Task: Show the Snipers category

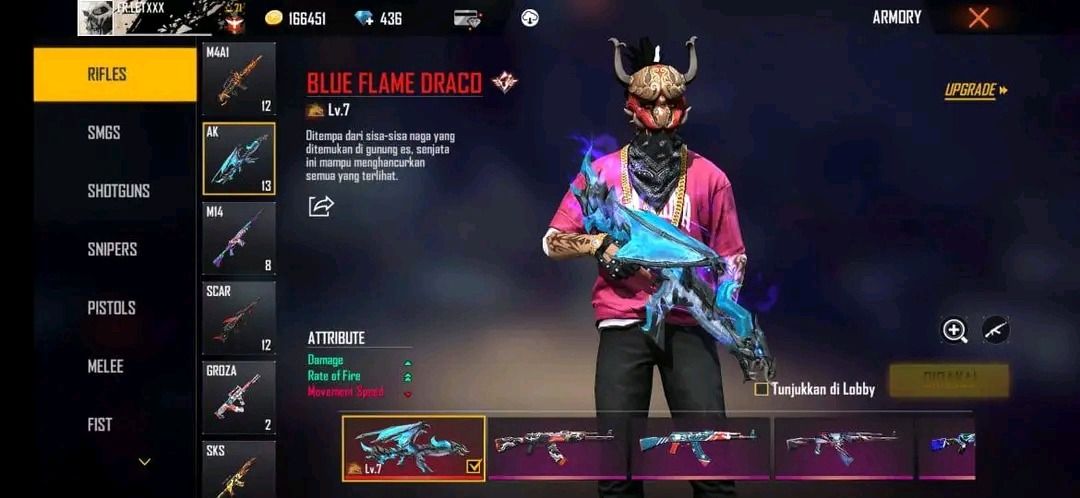Action: tap(112, 249)
